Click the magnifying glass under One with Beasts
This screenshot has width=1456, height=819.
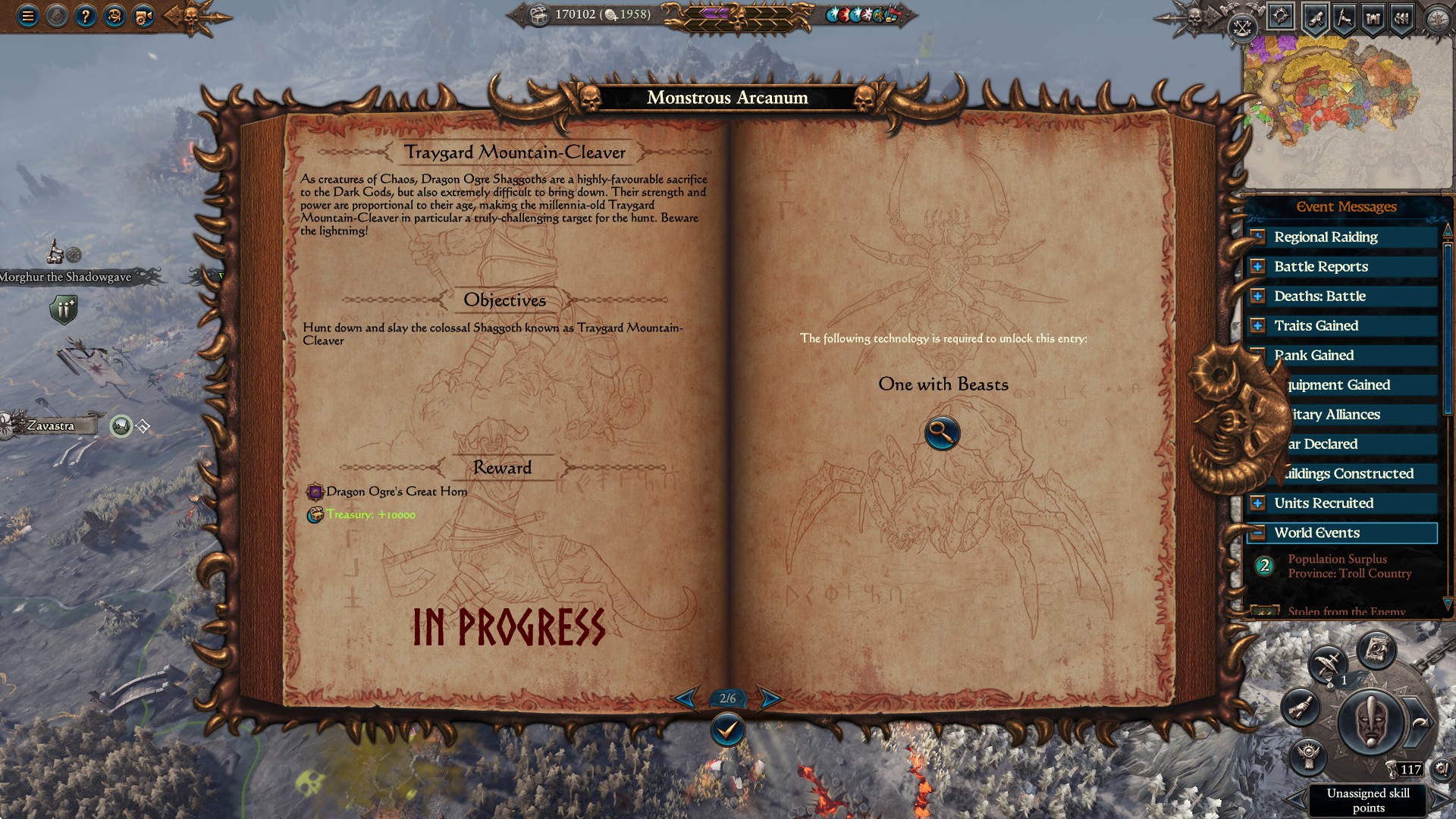(941, 433)
